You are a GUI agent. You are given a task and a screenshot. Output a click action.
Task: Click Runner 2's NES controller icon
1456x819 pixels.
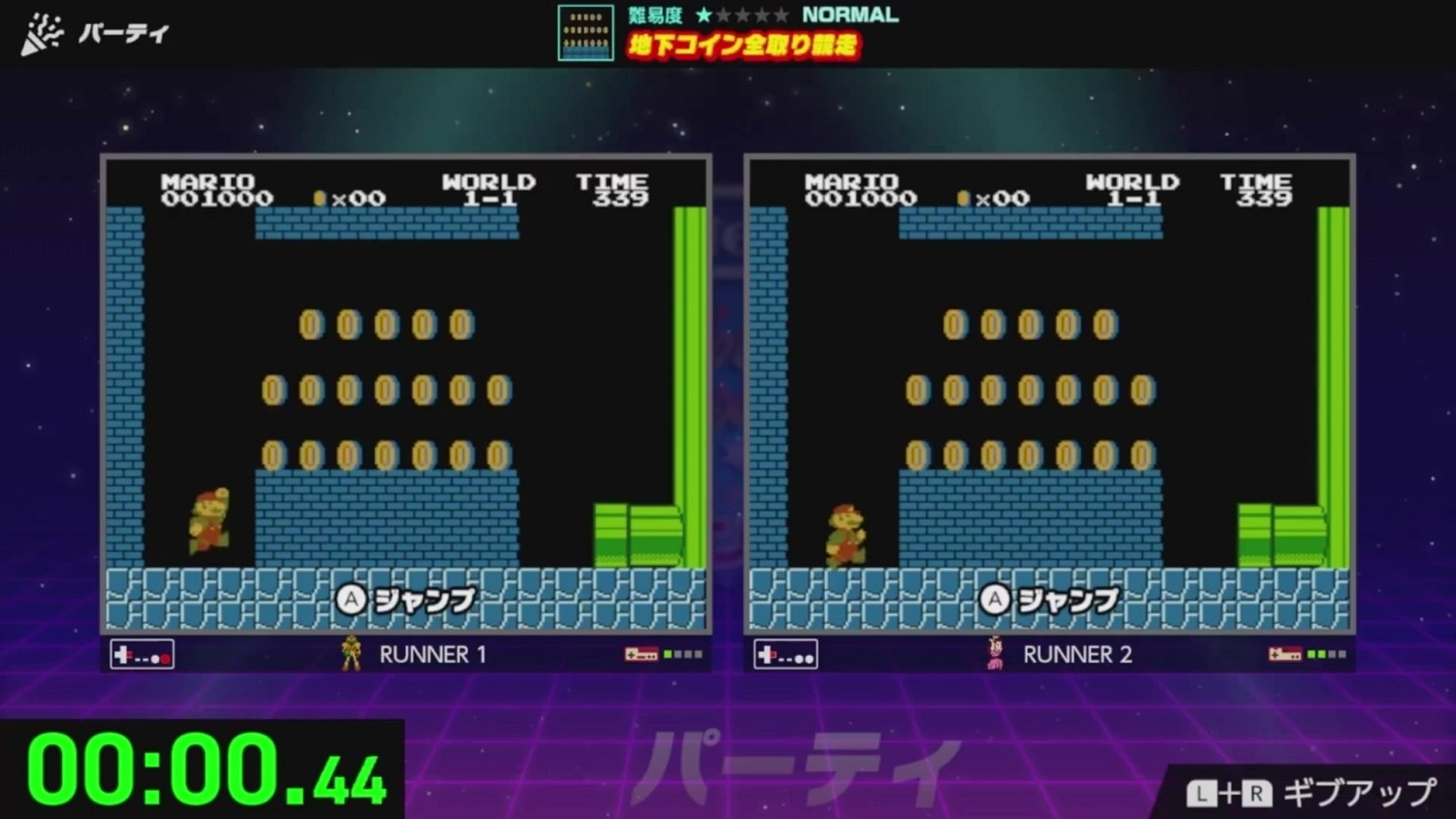click(784, 655)
